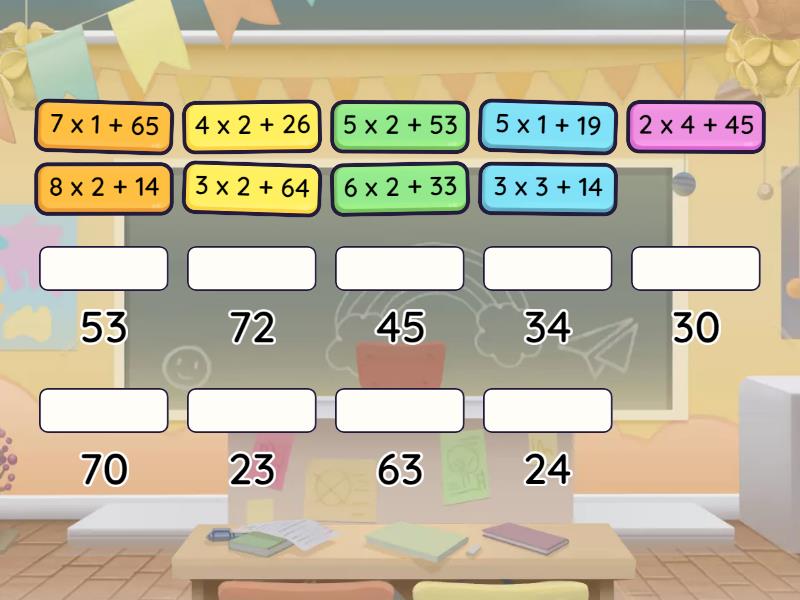Select the green 6 x 2 + 33 tile
This screenshot has height=600, width=800.
pos(400,187)
